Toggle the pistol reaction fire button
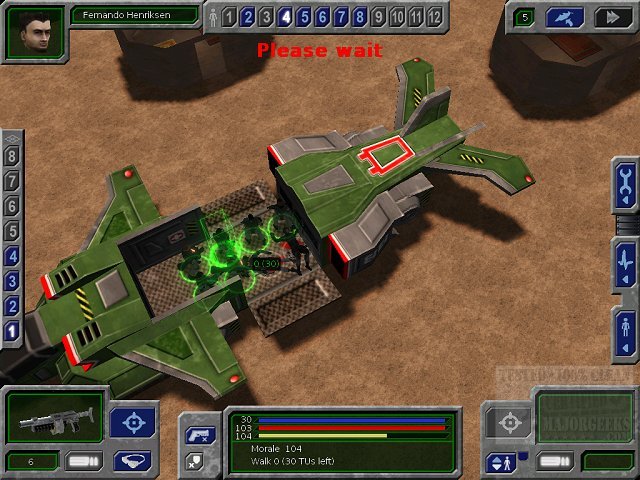This screenshot has height=480, width=640. 195,434
